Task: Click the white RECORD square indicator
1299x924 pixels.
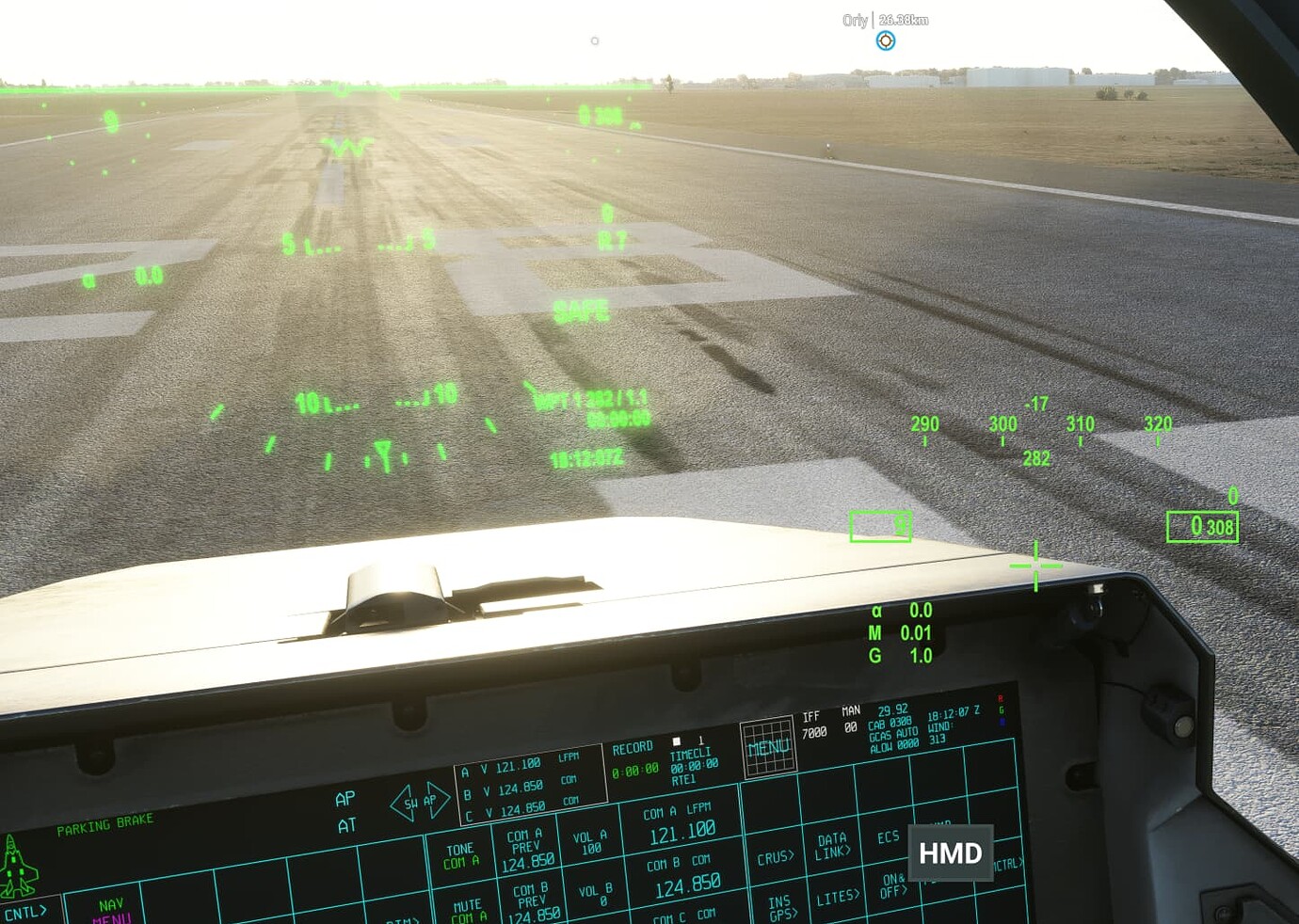Action: pos(675,742)
